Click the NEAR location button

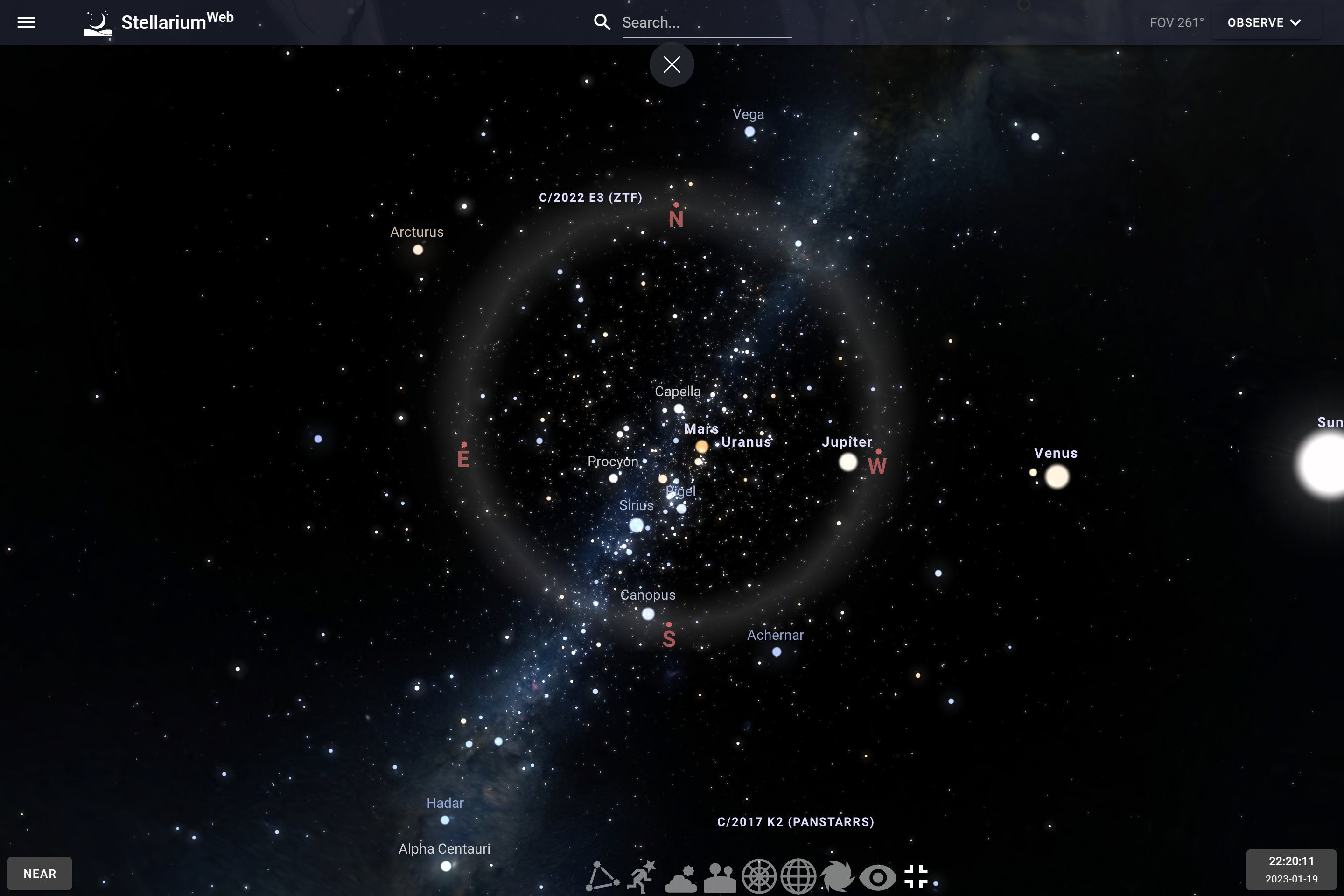[39, 873]
